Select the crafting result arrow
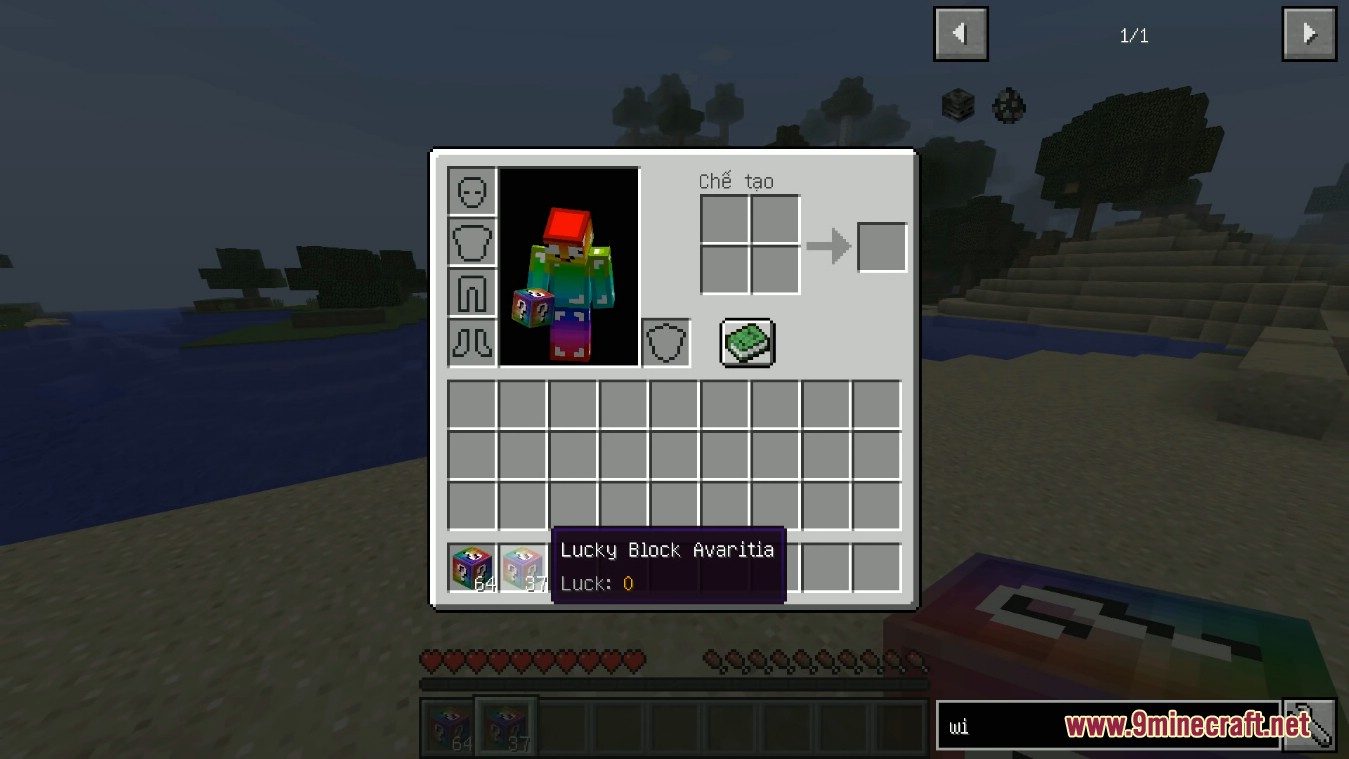This screenshot has width=1349, height=759. coord(829,246)
